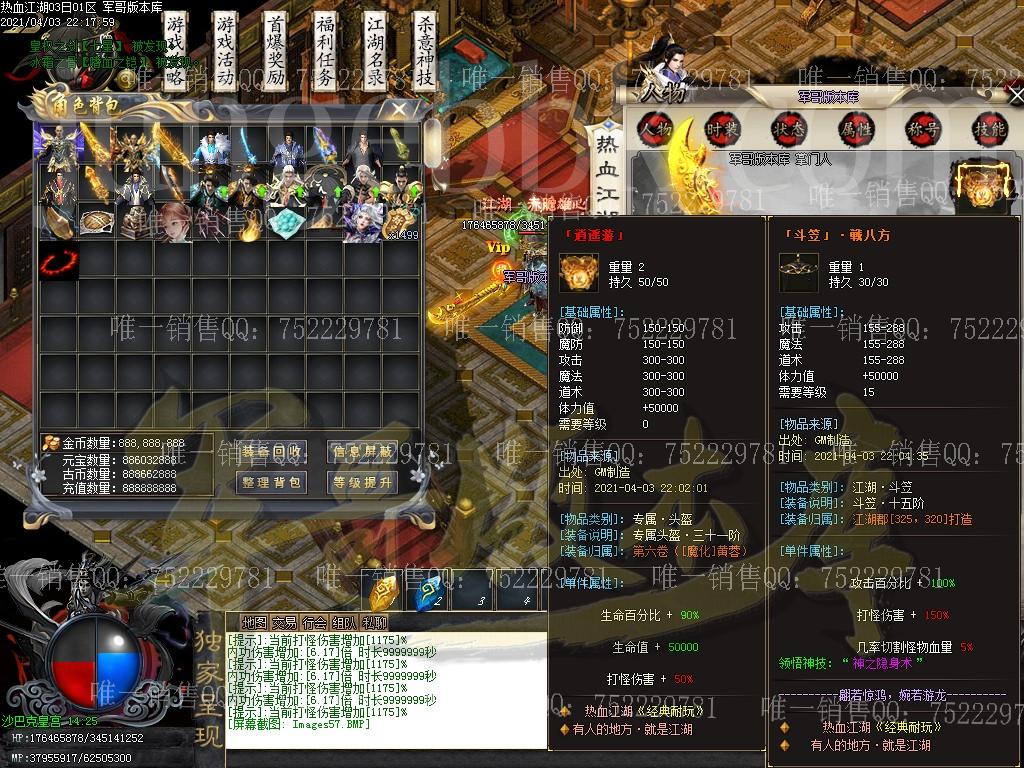Close the 角色背包 inventory window
This screenshot has height=768, width=1024.
[400, 108]
